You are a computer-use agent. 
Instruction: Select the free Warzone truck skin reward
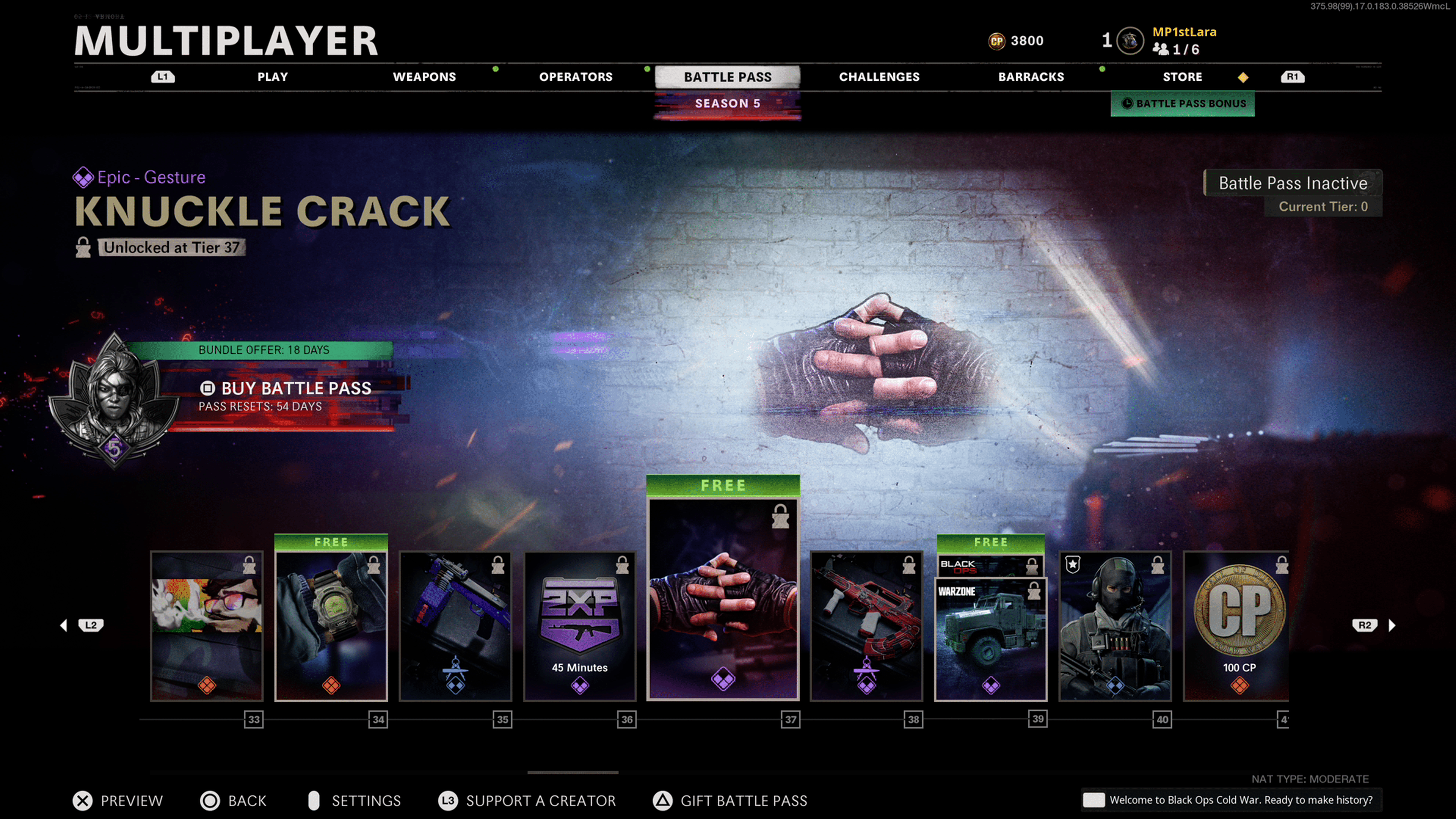(x=990, y=639)
